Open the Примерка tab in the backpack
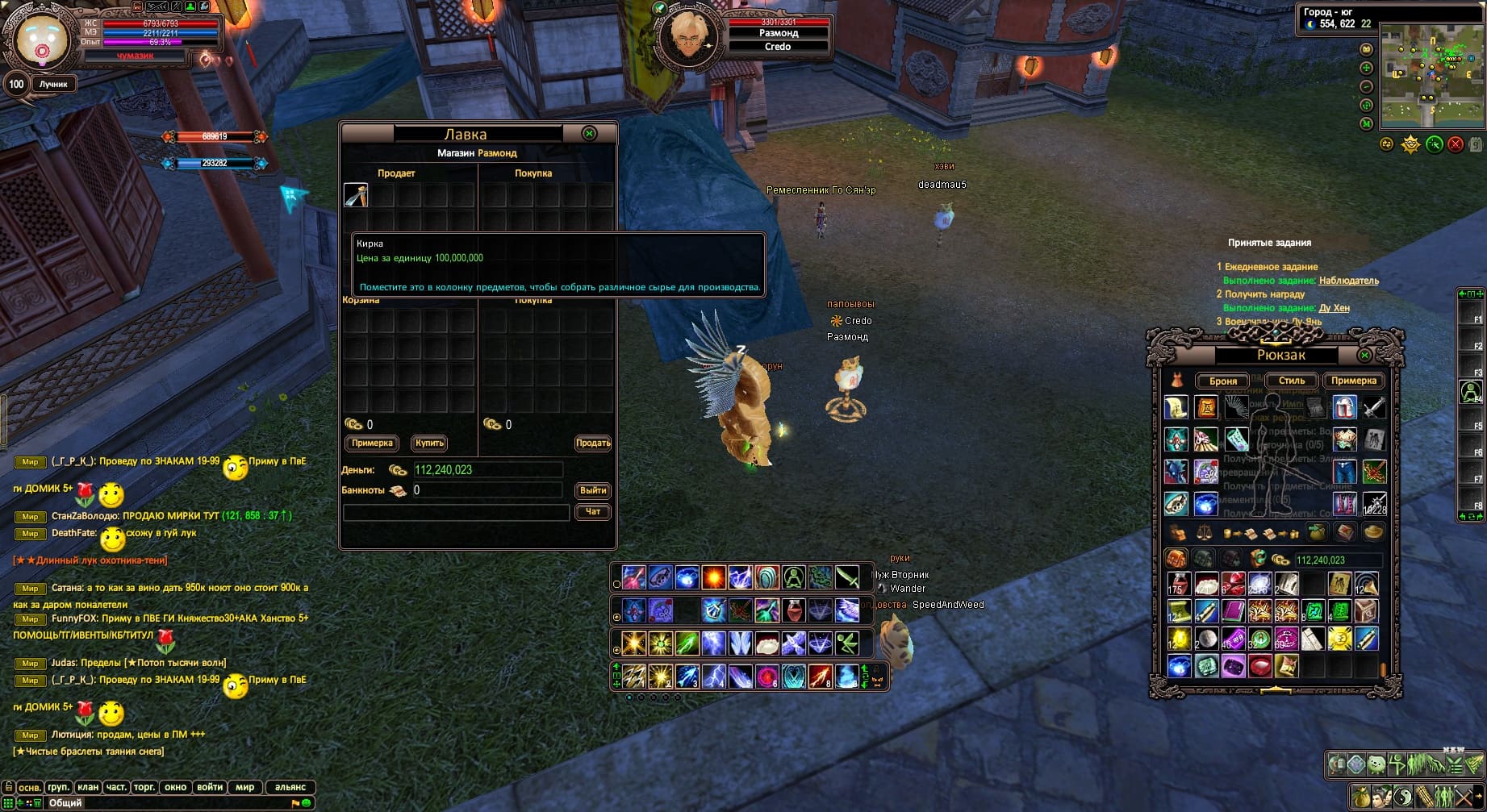 (1353, 381)
